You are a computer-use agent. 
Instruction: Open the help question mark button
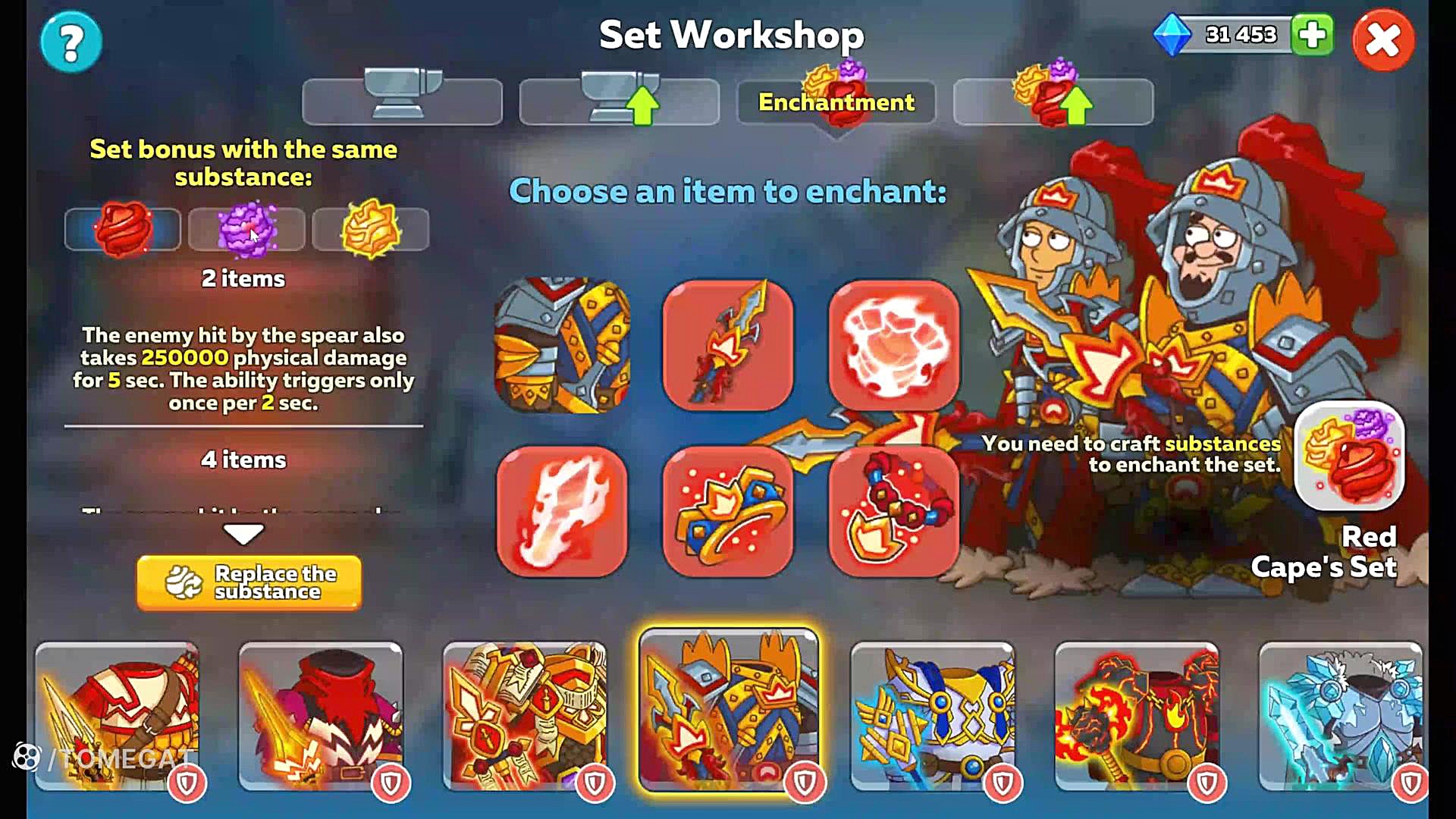coord(71,42)
